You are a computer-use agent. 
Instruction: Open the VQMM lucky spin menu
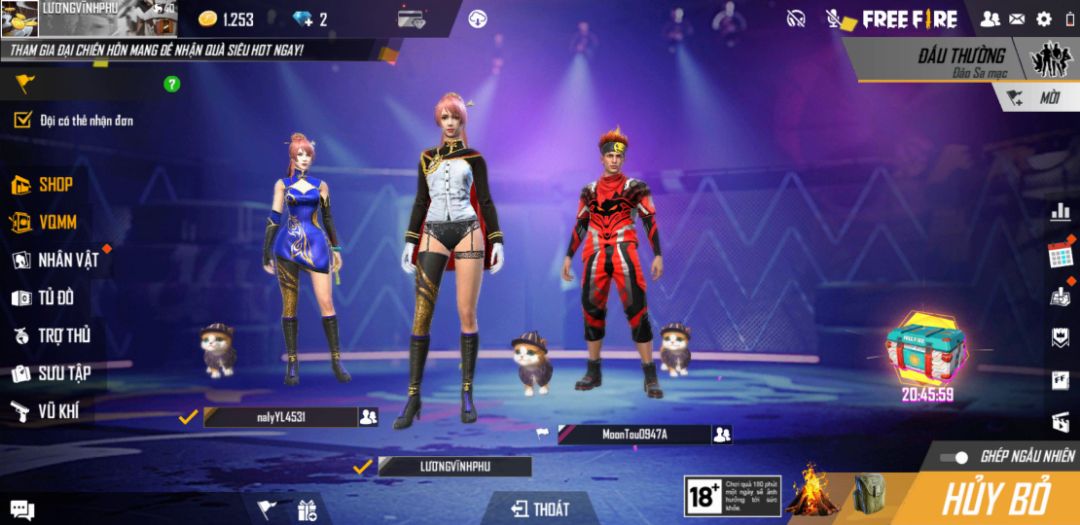point(45,222)
